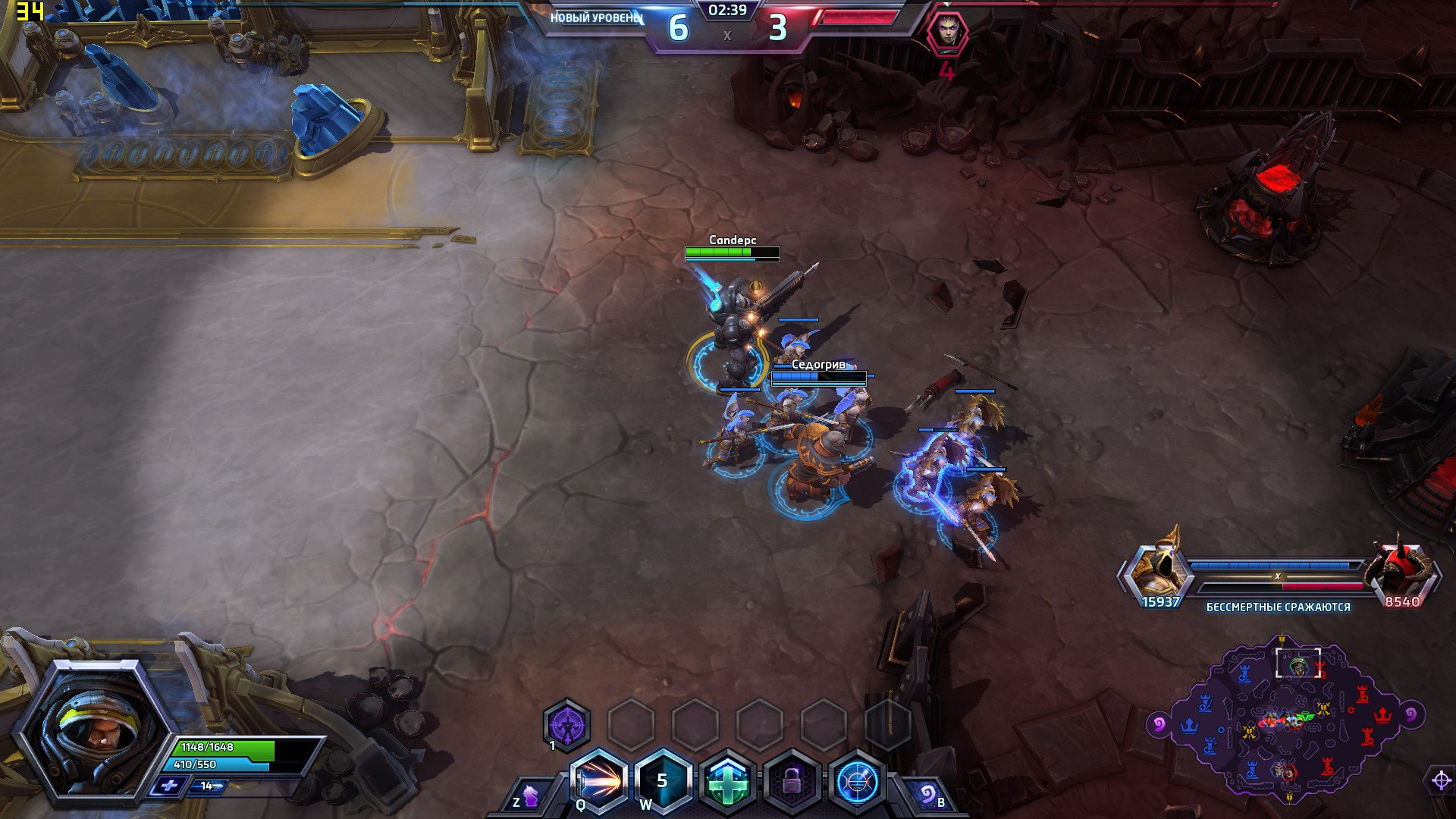The height and width of the screenshot is (819, 1456).
Task: Click the red team Immortal portrait
Action: pyautogui.click(x=1403, y=569)
